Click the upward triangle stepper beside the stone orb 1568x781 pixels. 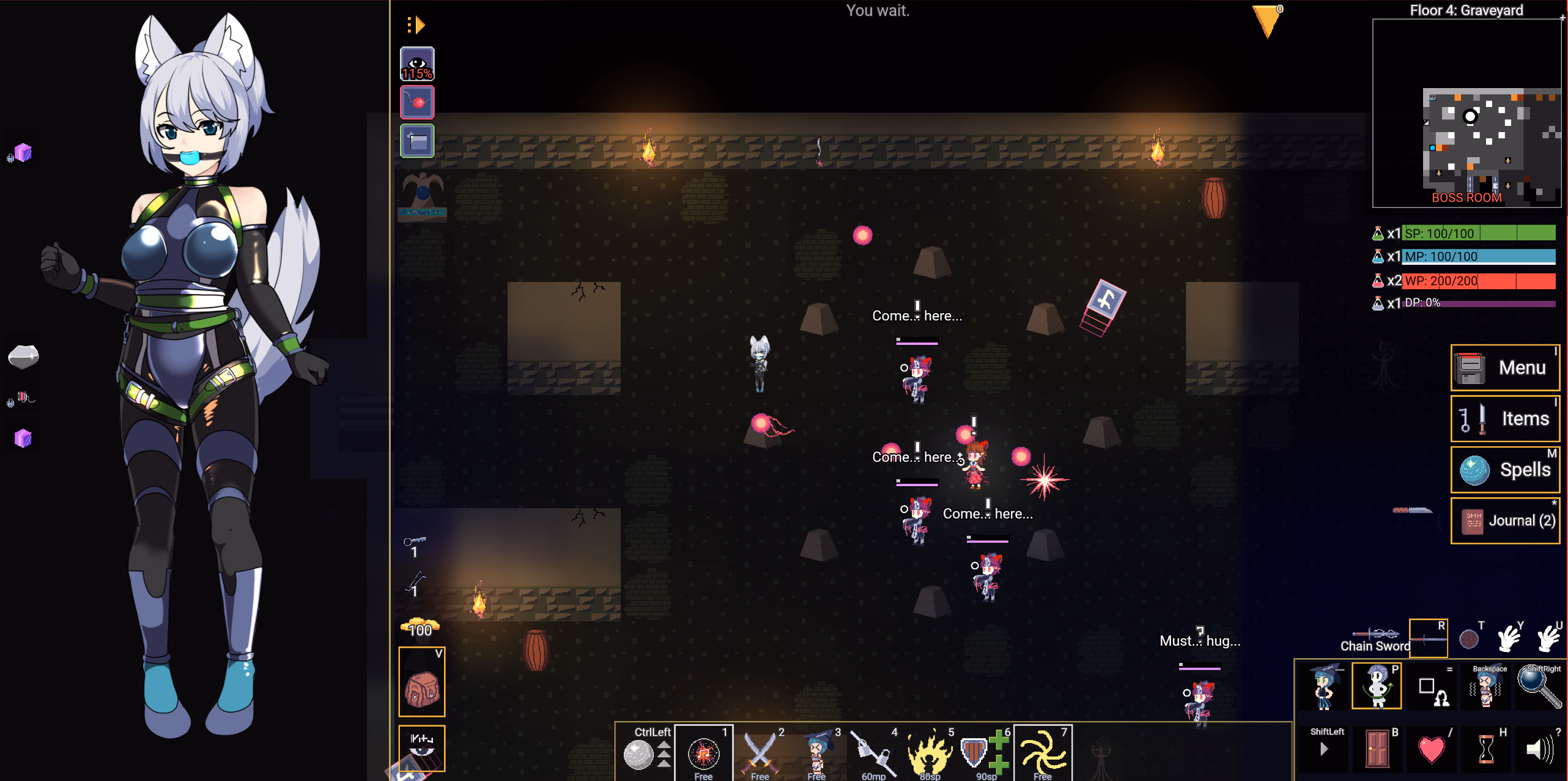pos(663,745)
